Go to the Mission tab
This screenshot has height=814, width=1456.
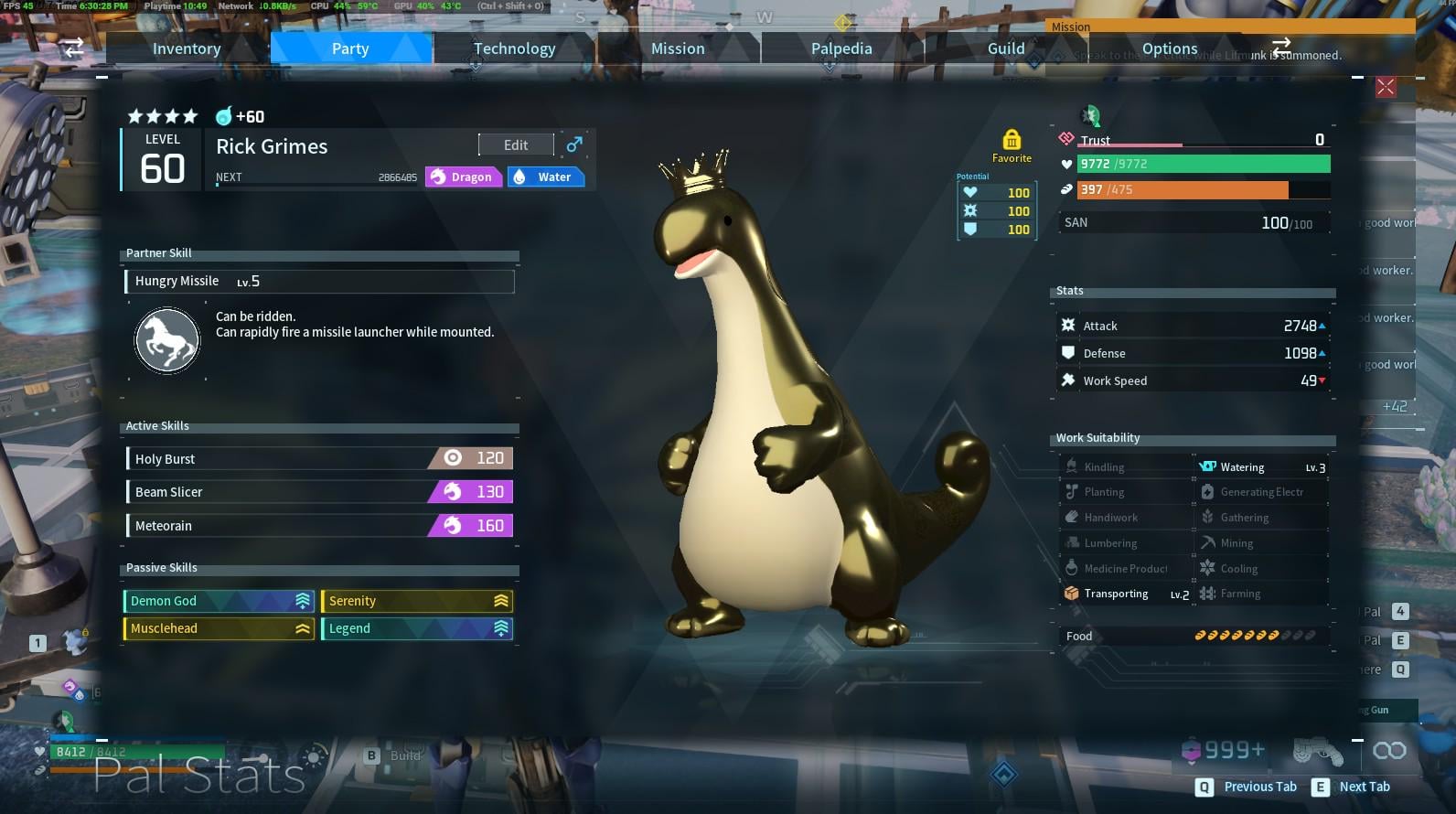[678, 48]
